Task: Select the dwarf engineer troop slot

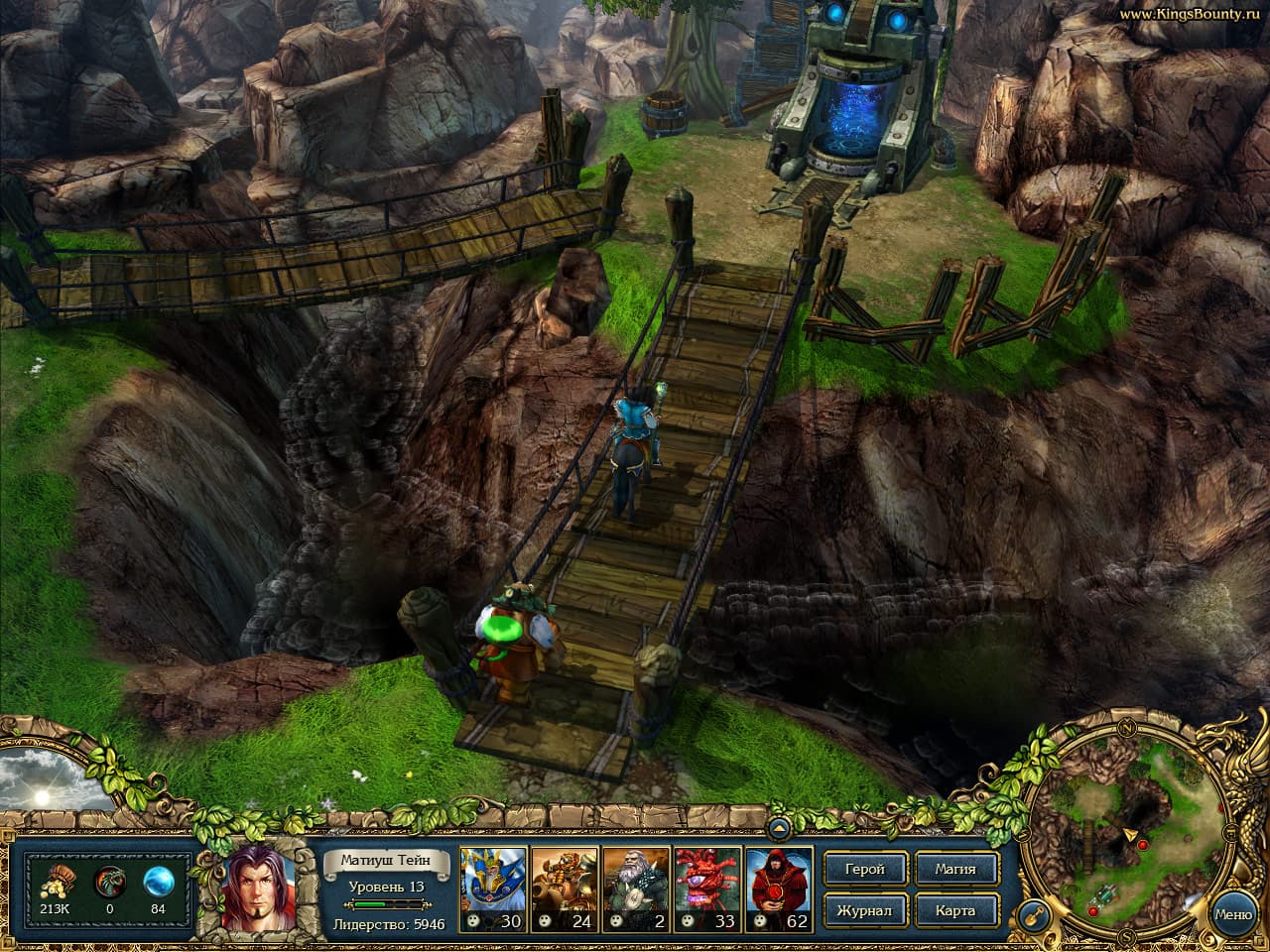Action: (566, 886)
